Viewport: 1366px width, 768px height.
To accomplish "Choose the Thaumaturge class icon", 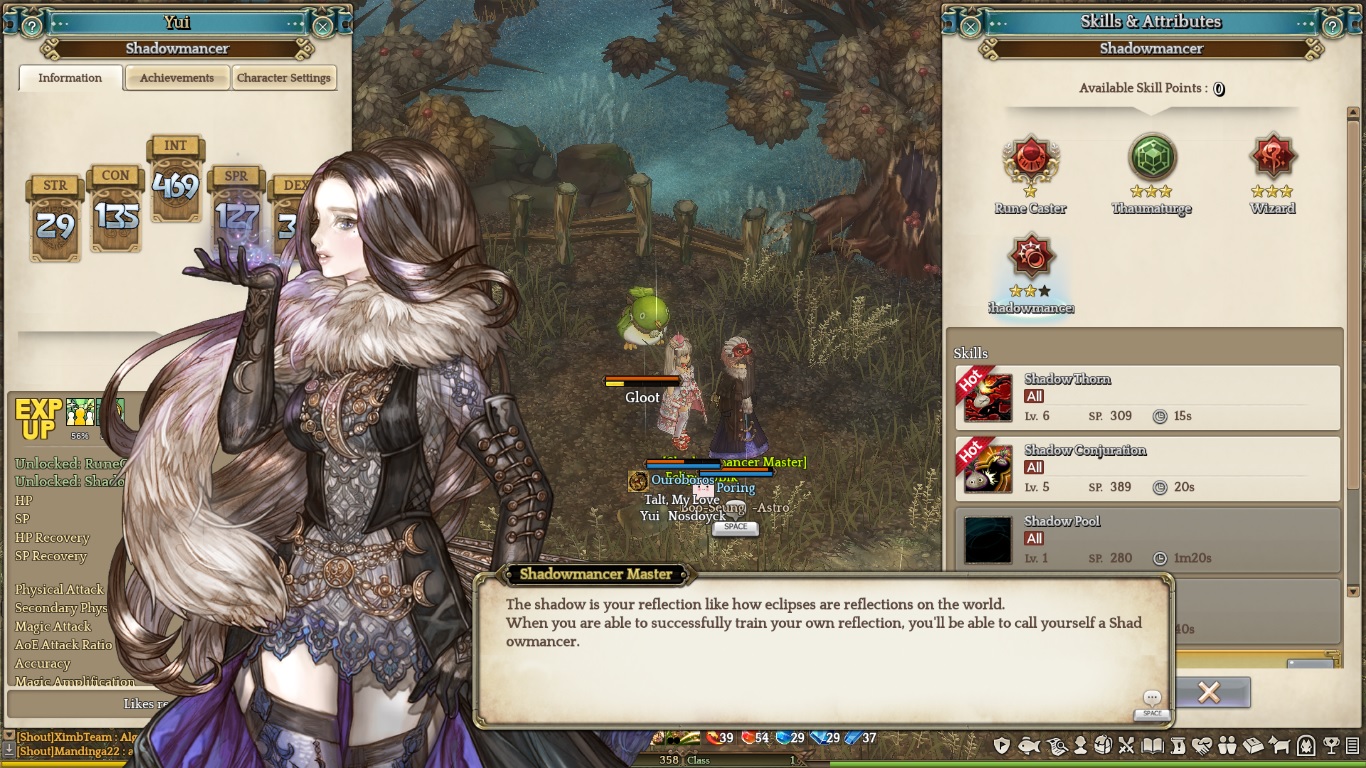I will pos(1152,158).
